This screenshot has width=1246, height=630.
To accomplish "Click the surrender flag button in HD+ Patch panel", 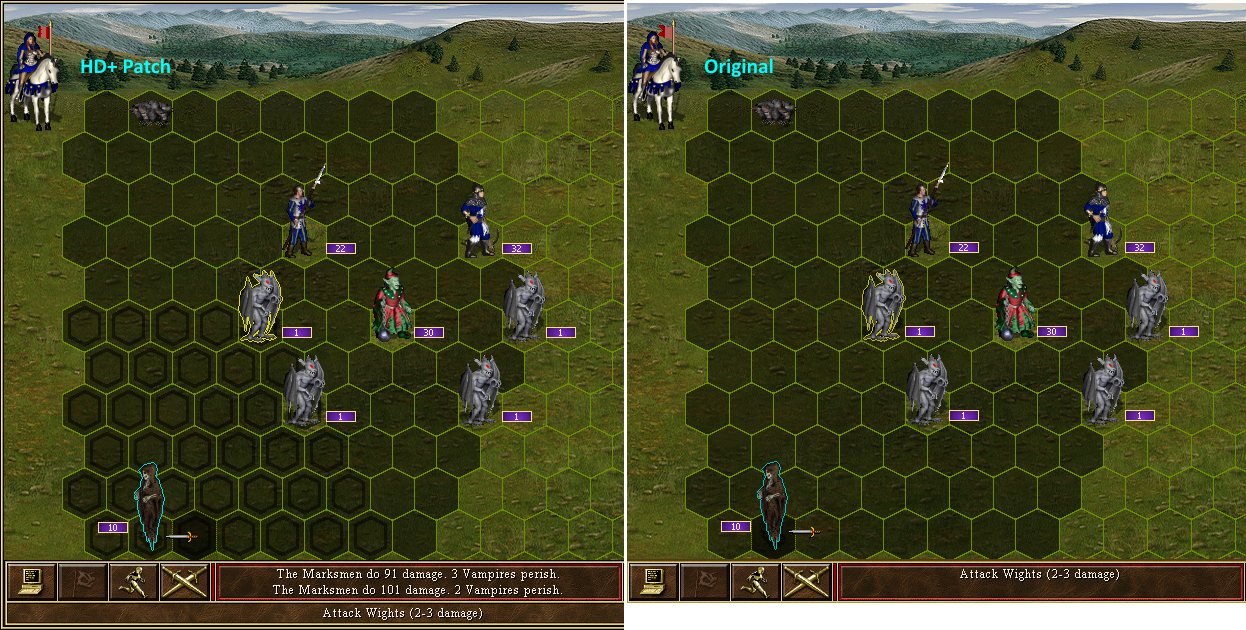I will tap(82, 581).
